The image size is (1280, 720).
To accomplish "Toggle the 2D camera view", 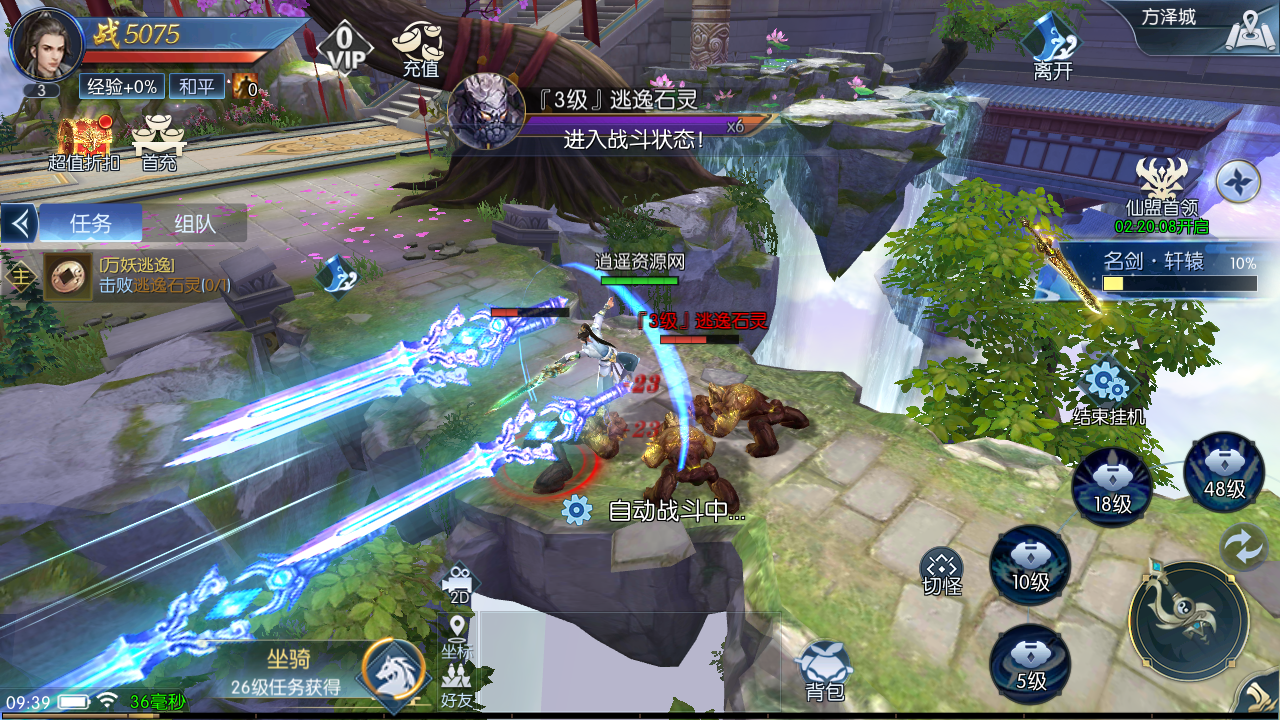I will point(459,585).
